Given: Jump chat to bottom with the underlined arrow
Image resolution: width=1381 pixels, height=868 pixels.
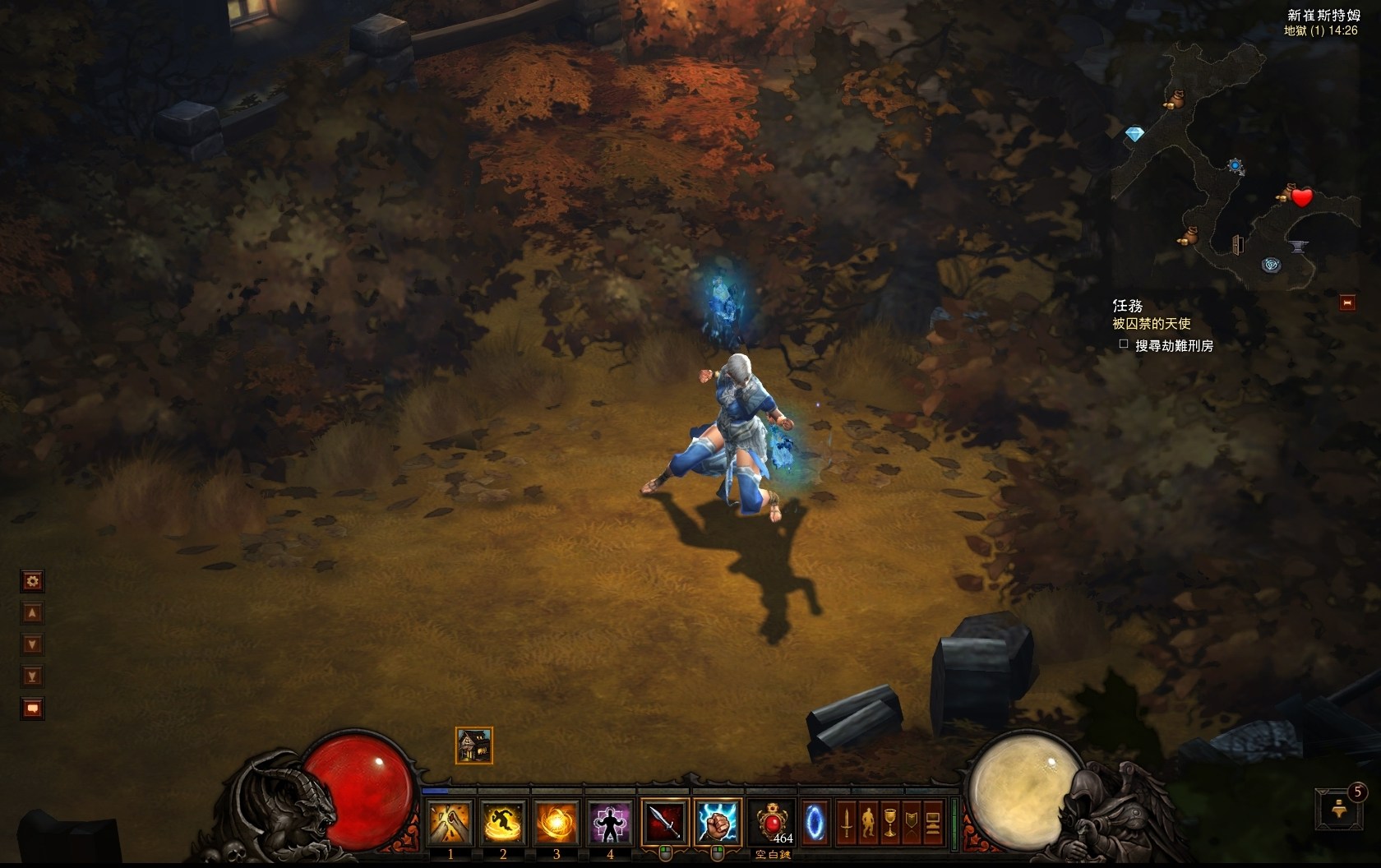Looking at the screenshot, I should pyautogui.click(x=32, y=676).
